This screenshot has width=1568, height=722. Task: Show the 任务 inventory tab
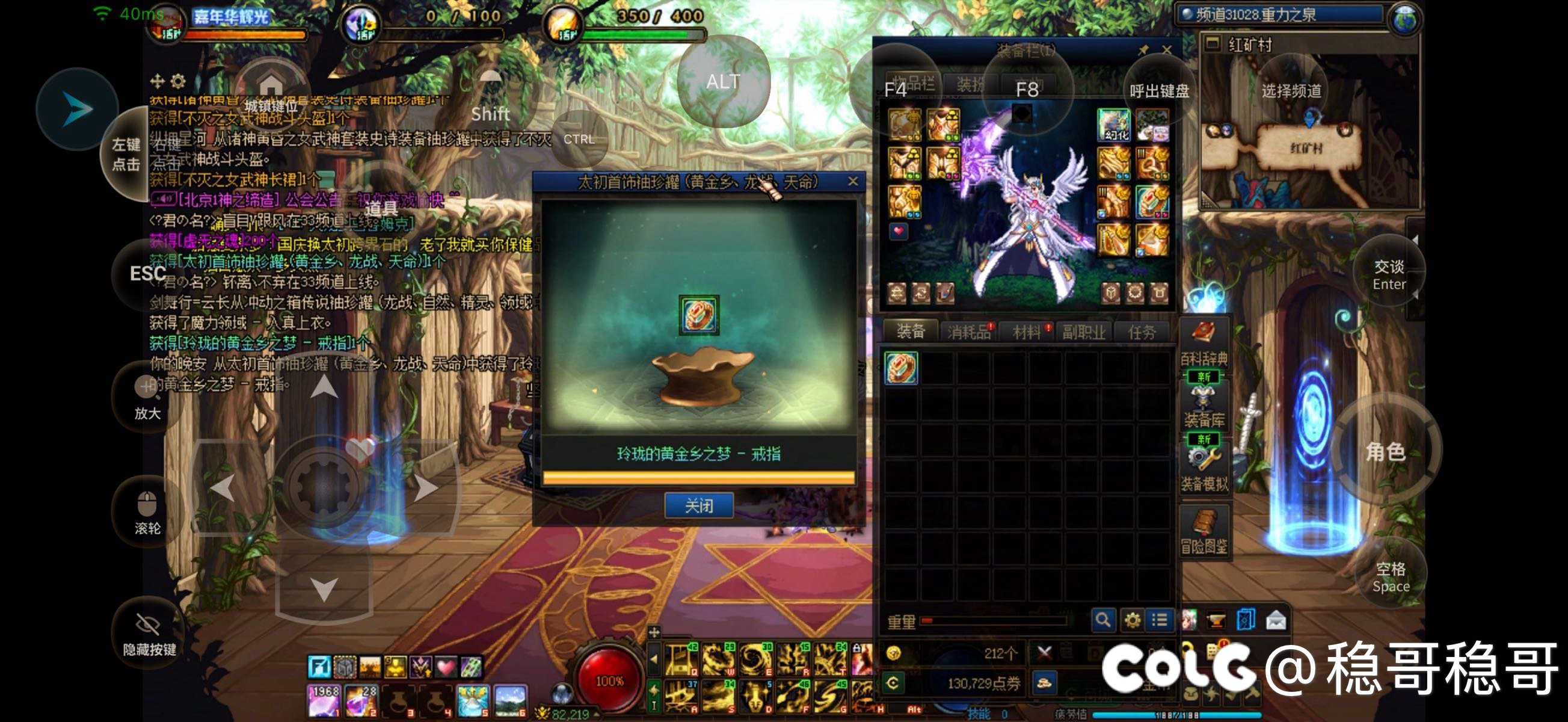[x=1141, y=332]
